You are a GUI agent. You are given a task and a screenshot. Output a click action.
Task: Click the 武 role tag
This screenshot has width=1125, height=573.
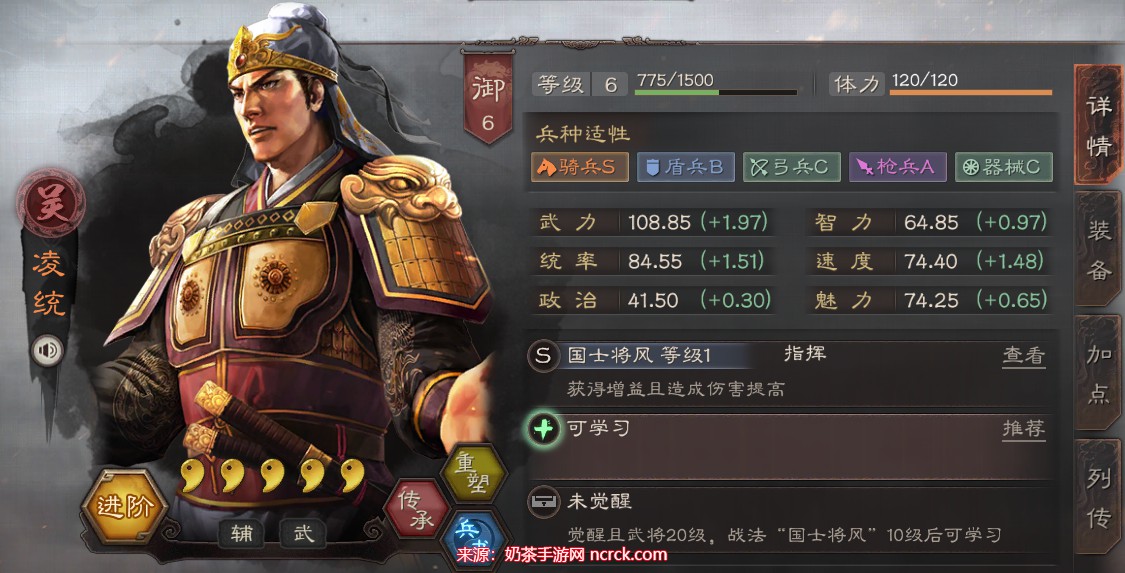click(x=303, y=533)
